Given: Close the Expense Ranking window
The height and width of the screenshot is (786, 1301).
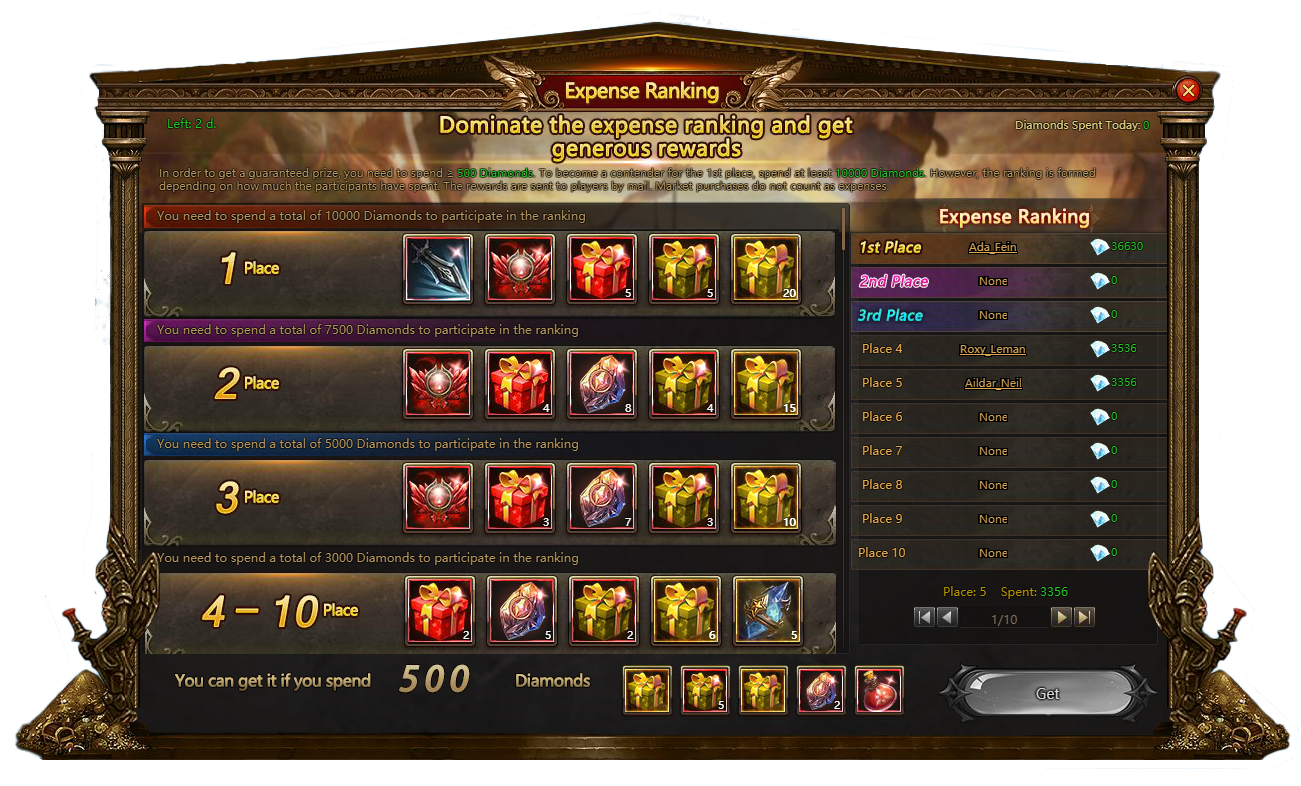Looking at the screenshot, I should 1188,91.
